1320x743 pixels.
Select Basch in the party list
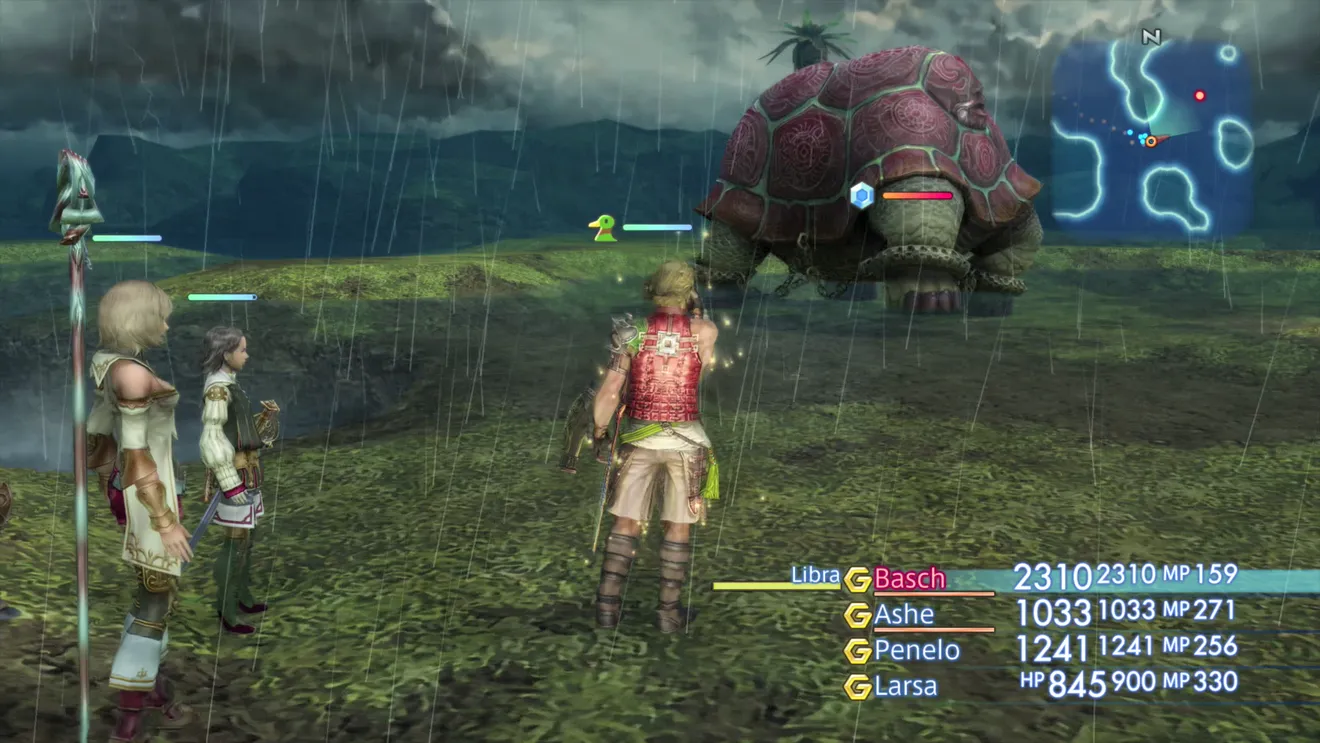909,579
